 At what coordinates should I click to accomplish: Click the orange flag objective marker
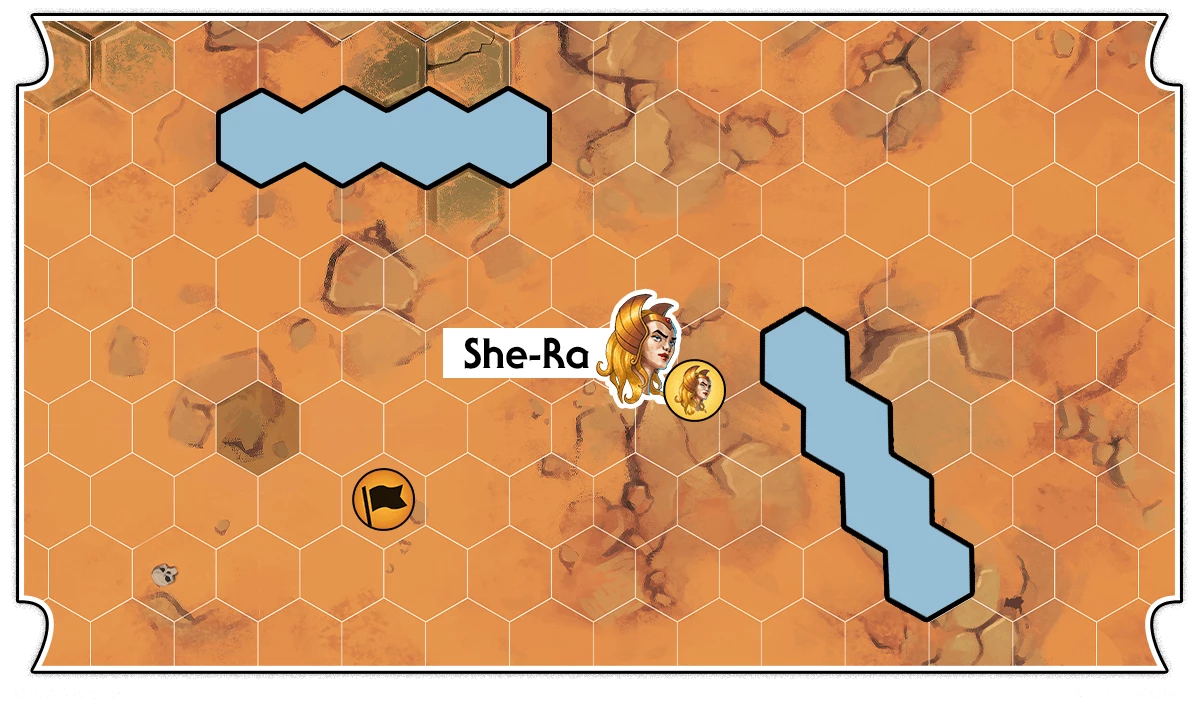click(x=383, y=499)
